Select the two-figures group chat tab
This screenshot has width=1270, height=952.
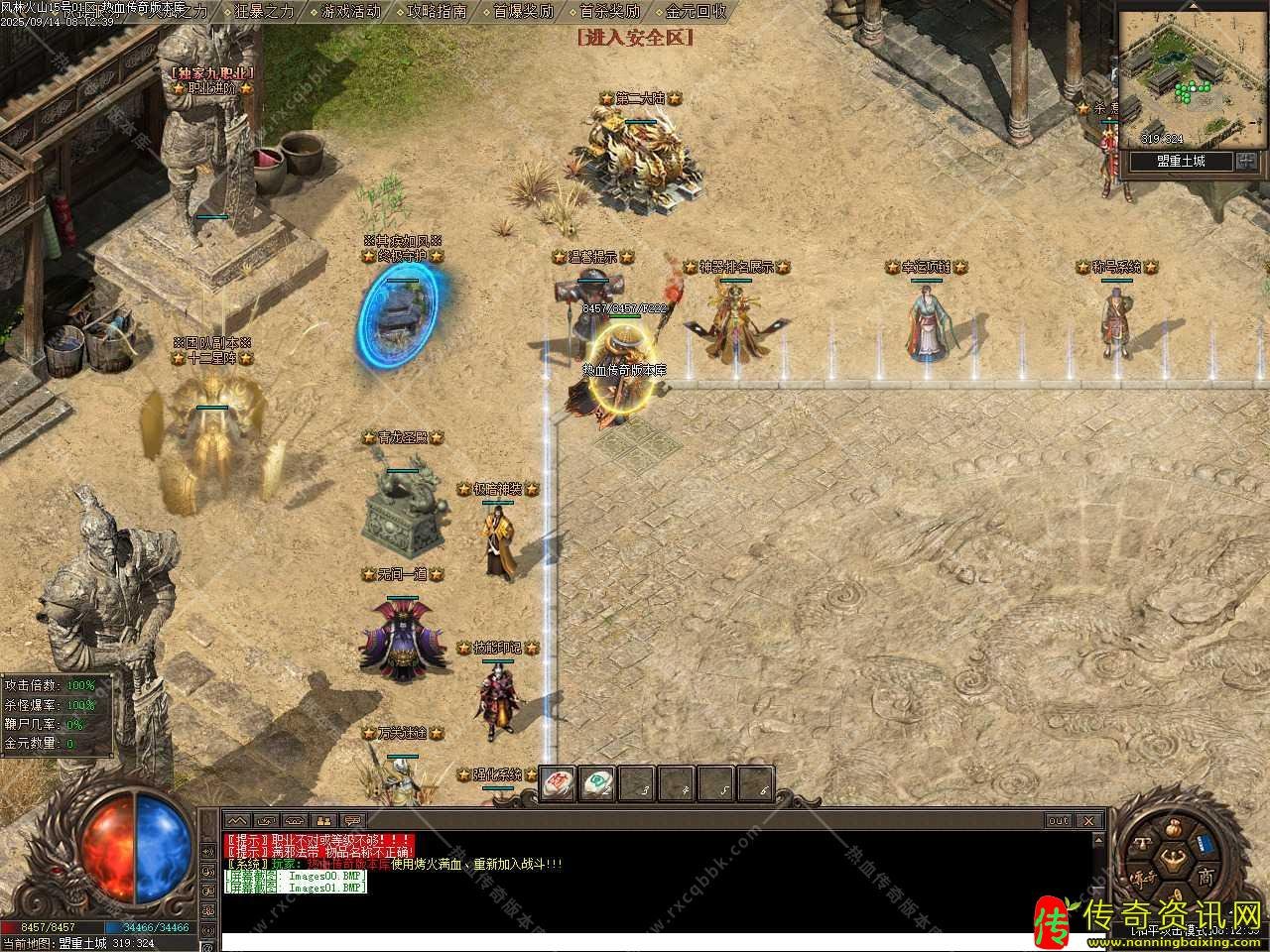tap(323, 821)
